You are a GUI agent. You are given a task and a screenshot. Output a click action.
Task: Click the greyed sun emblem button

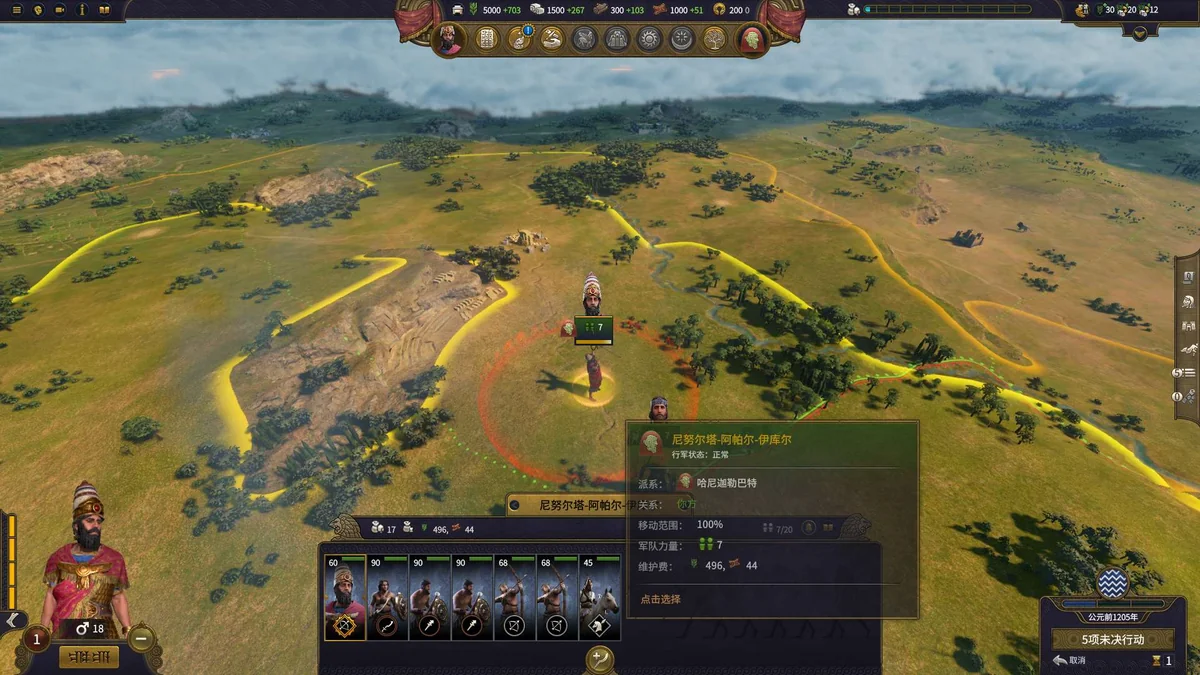click(650, 39)
